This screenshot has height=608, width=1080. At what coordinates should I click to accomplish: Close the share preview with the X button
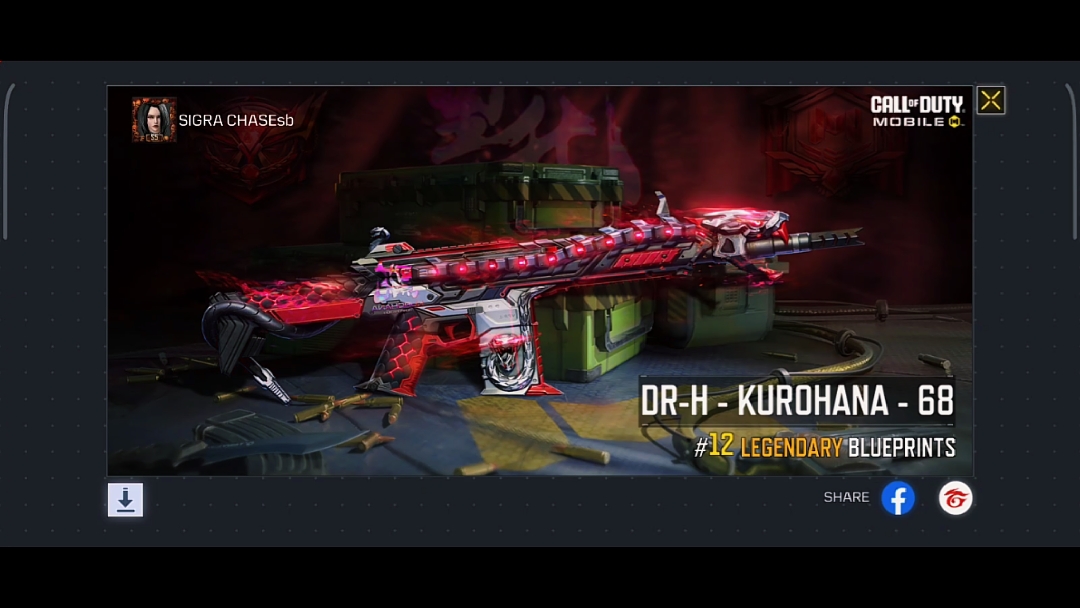(990, 100)
